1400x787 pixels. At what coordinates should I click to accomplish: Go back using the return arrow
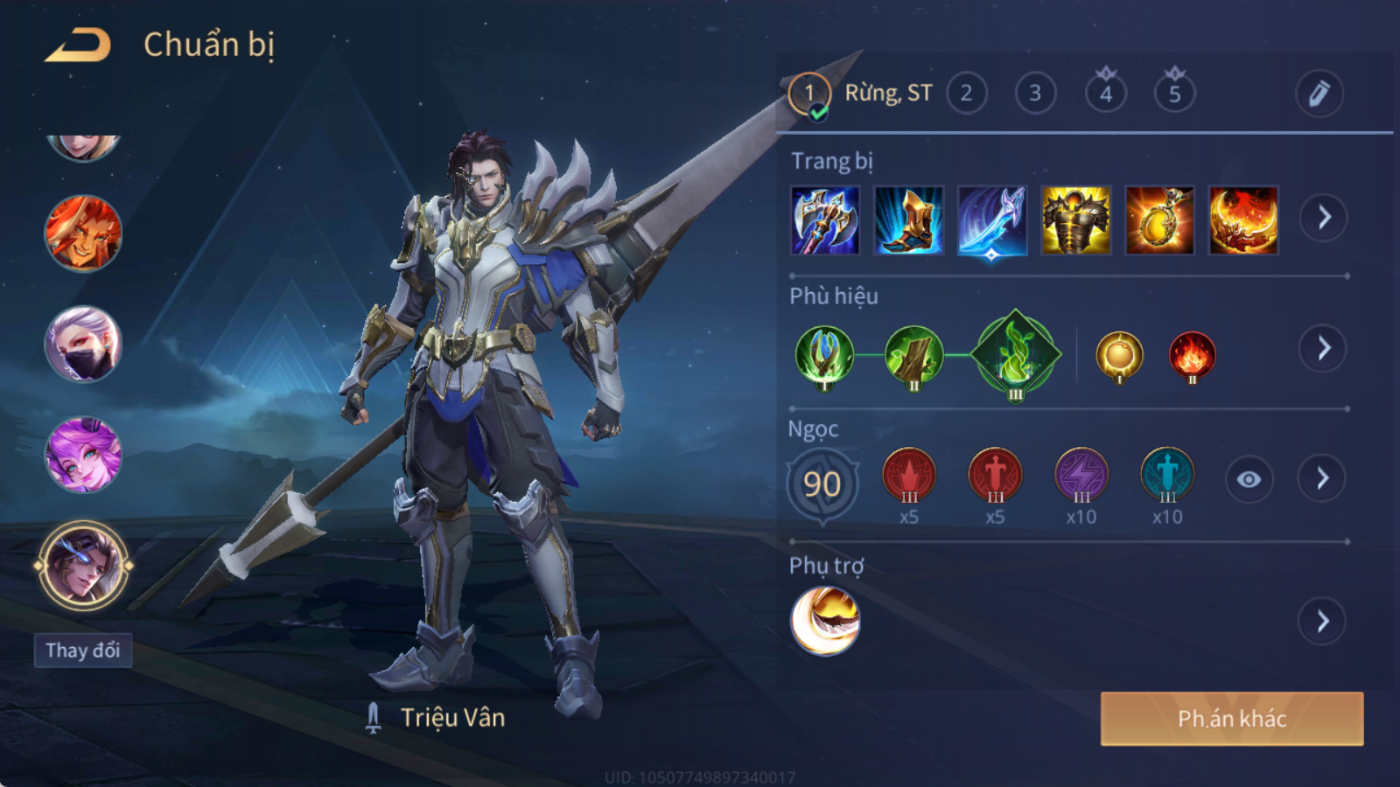pos(77,45)
